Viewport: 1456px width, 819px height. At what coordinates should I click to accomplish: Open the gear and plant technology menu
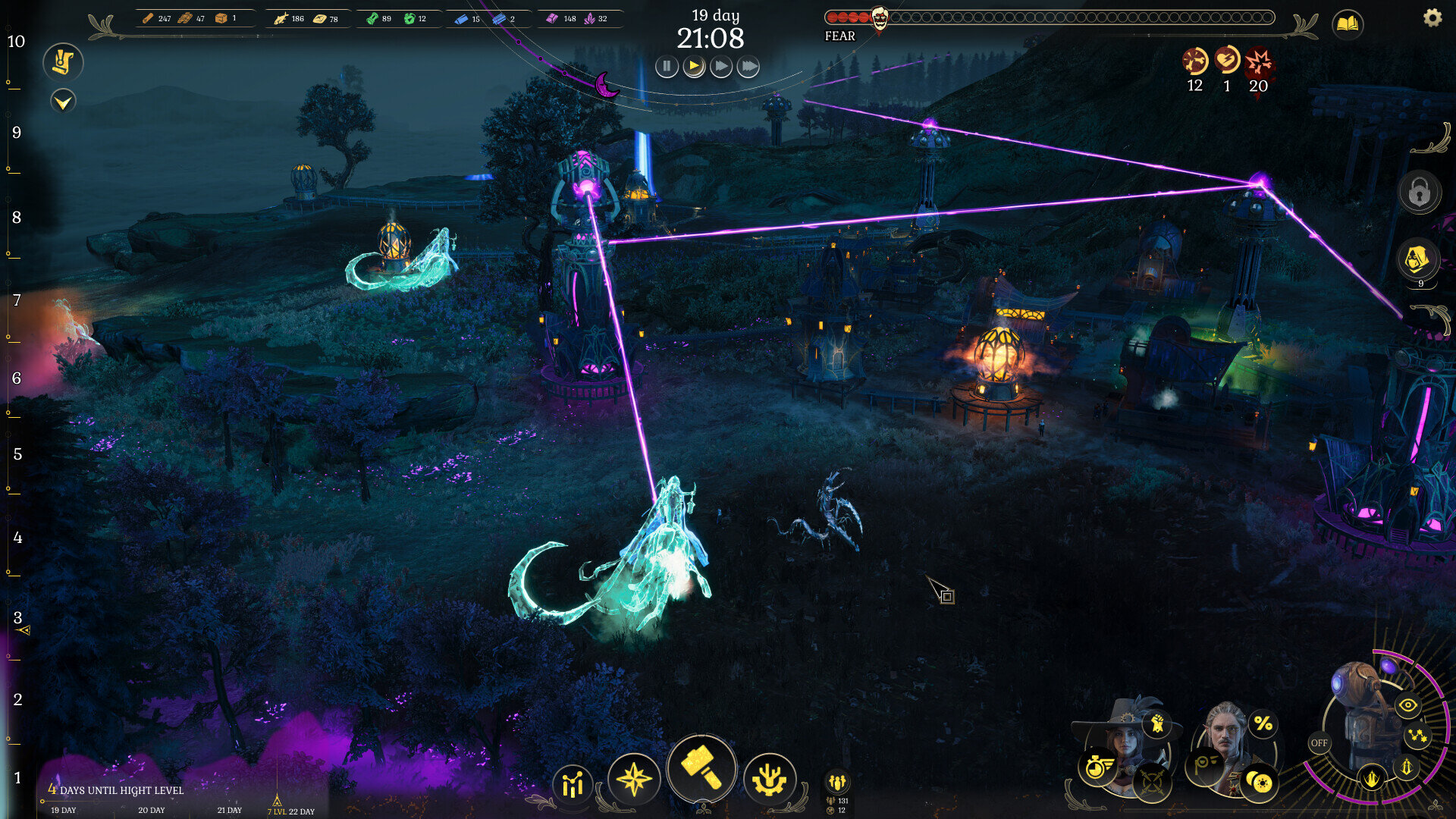[x=769, y=779]
